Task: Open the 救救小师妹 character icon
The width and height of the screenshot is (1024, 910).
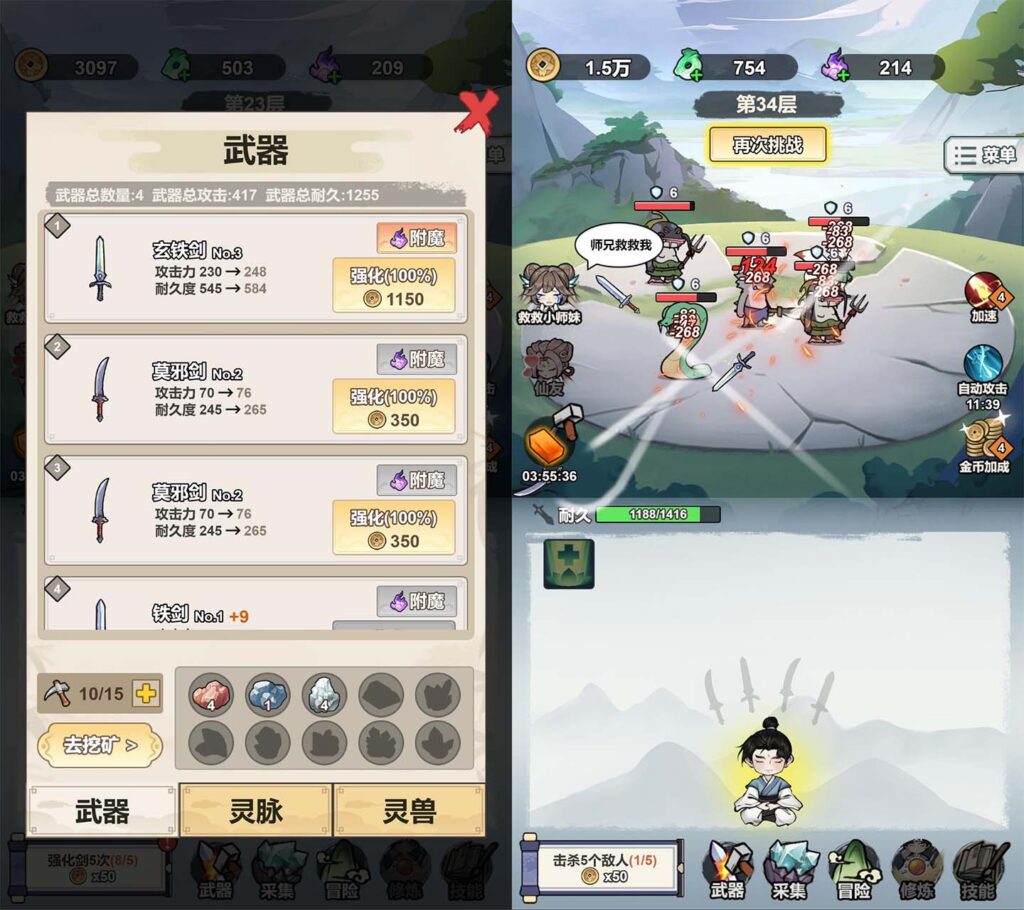Action: click(x=549, y=292)
